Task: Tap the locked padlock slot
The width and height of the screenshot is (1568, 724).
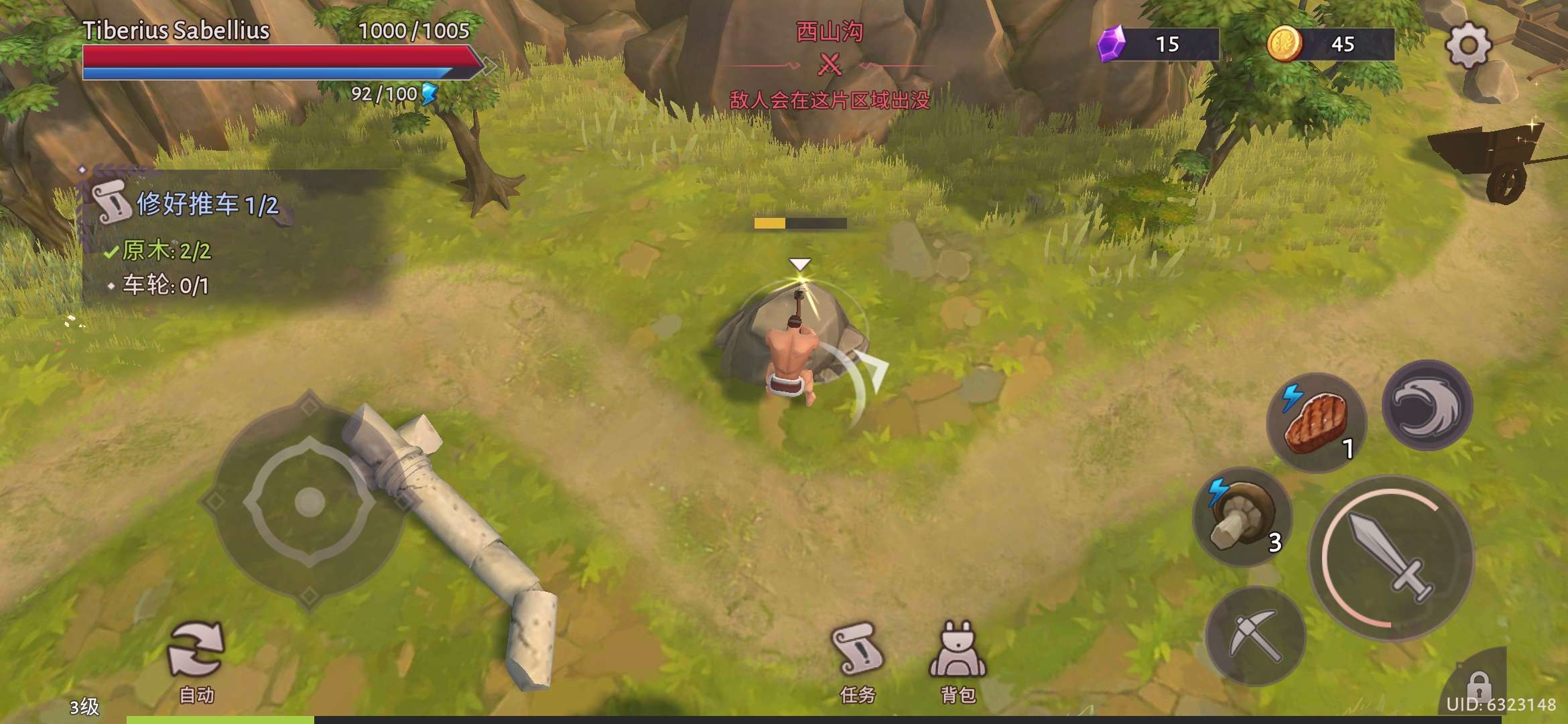Action: point(1478,685)
